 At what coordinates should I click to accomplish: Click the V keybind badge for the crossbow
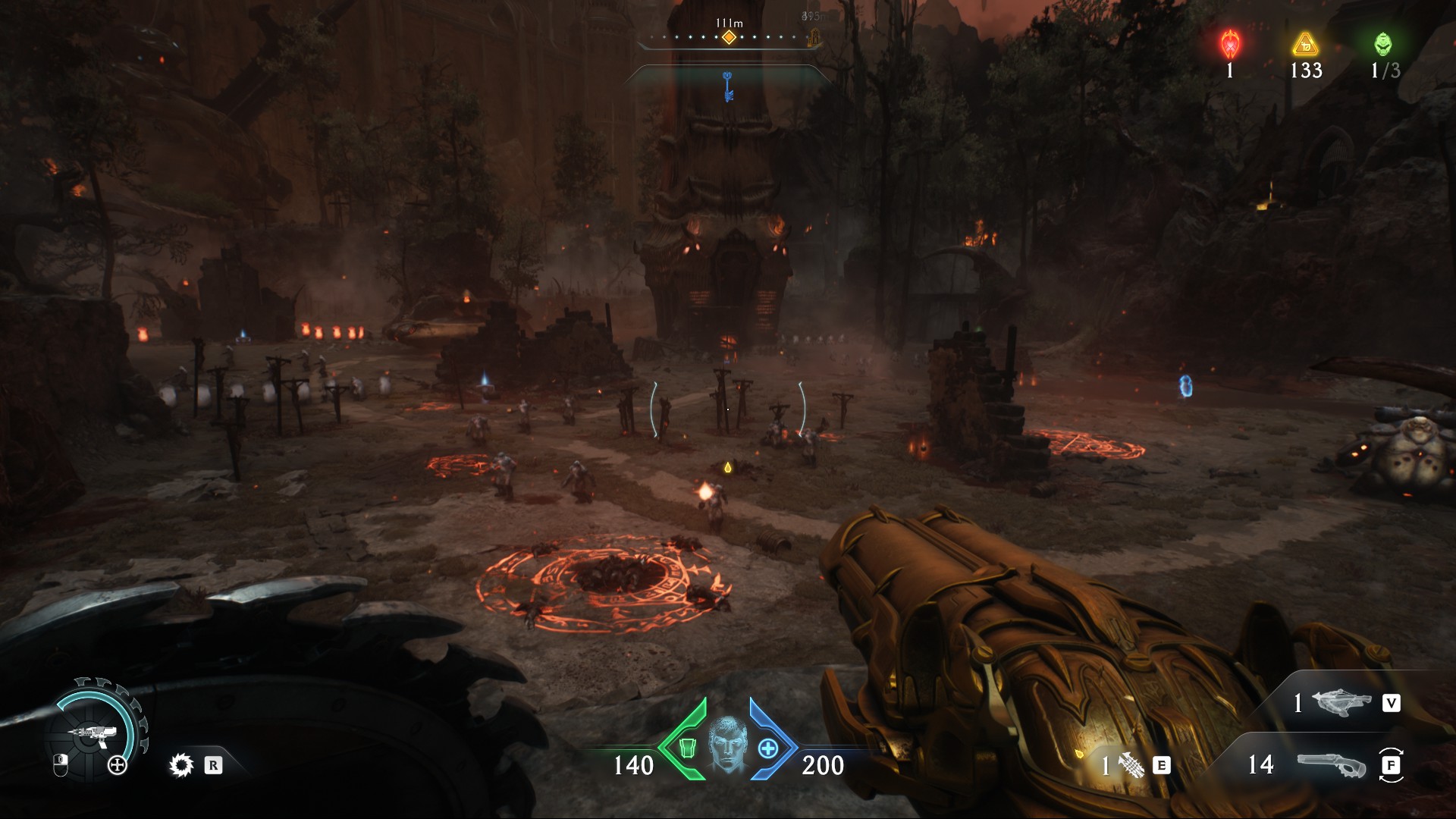click(1392, 703)
